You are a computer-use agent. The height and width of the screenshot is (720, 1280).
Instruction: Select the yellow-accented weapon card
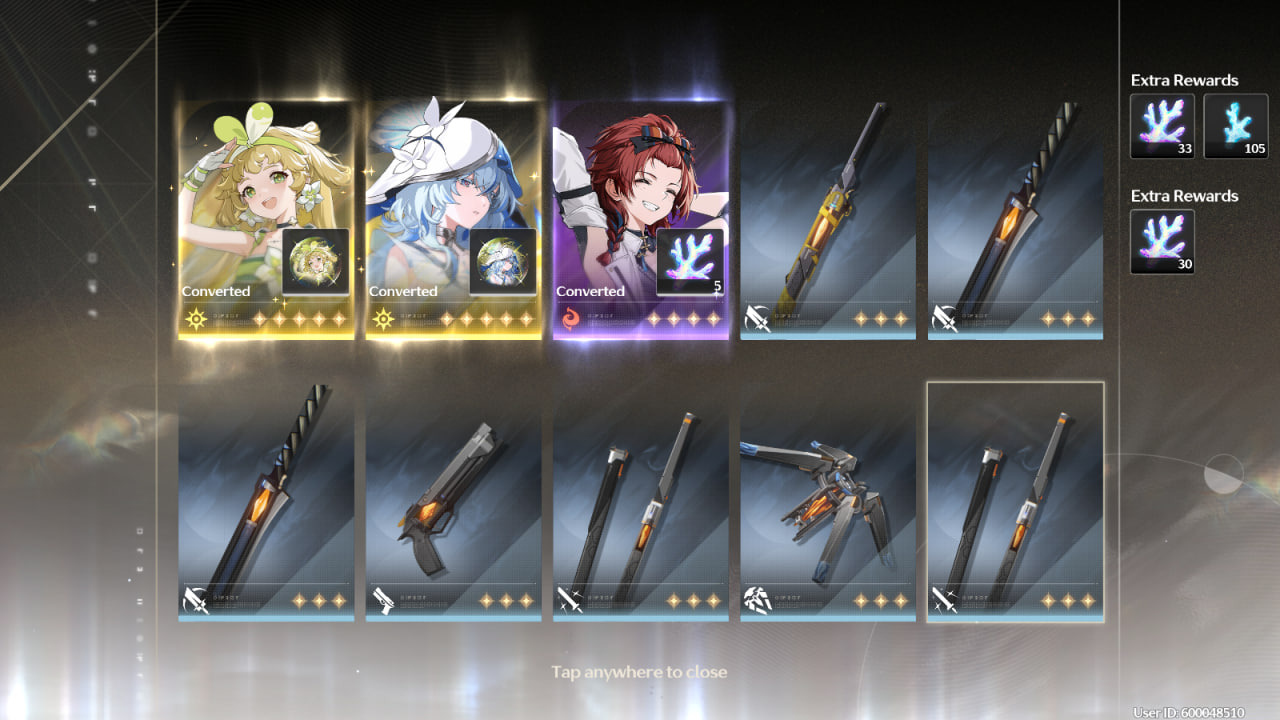pos(828,220)
